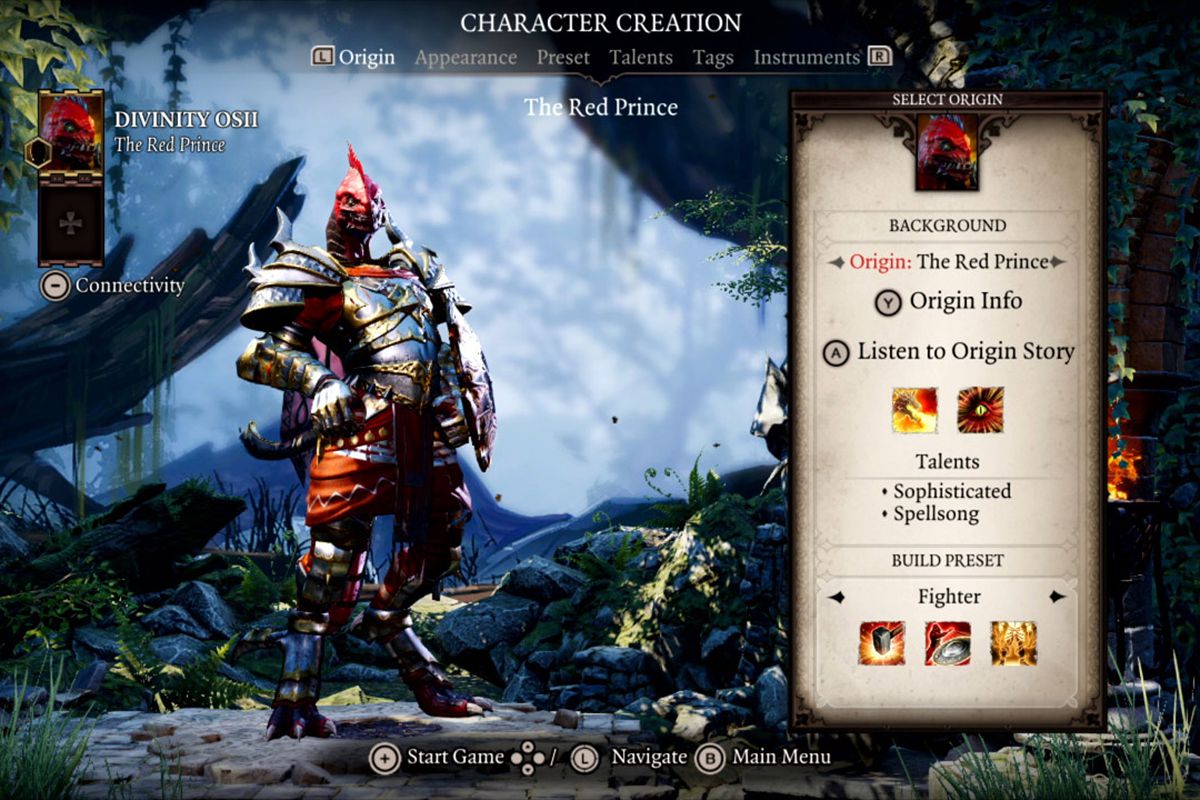Viewport: 1200px width, 800px height.
Task: Switch to the next build preset
Action: click(1057, 597)
